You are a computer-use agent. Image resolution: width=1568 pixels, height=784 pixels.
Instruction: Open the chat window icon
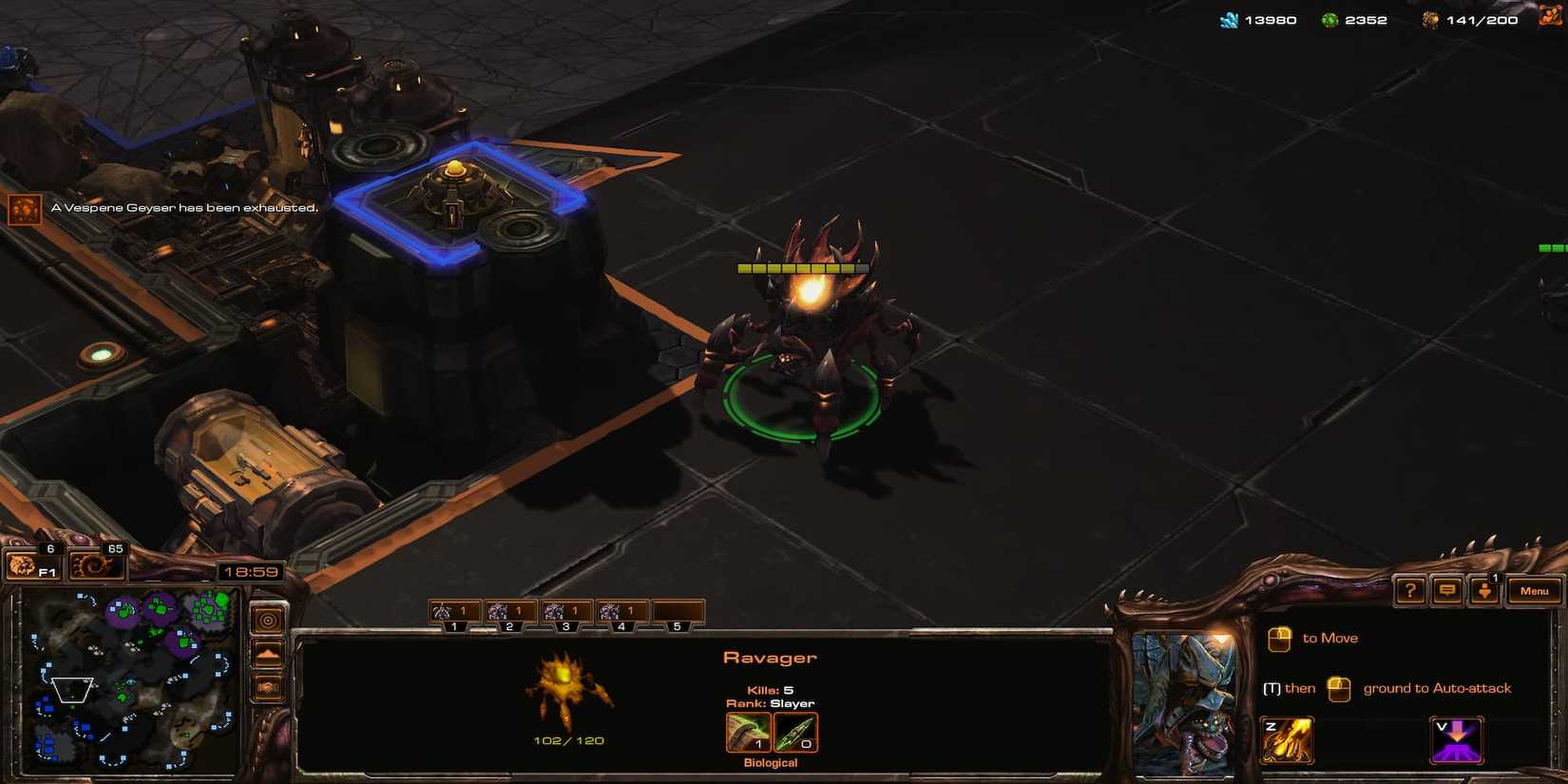[x=1447, y=590]
